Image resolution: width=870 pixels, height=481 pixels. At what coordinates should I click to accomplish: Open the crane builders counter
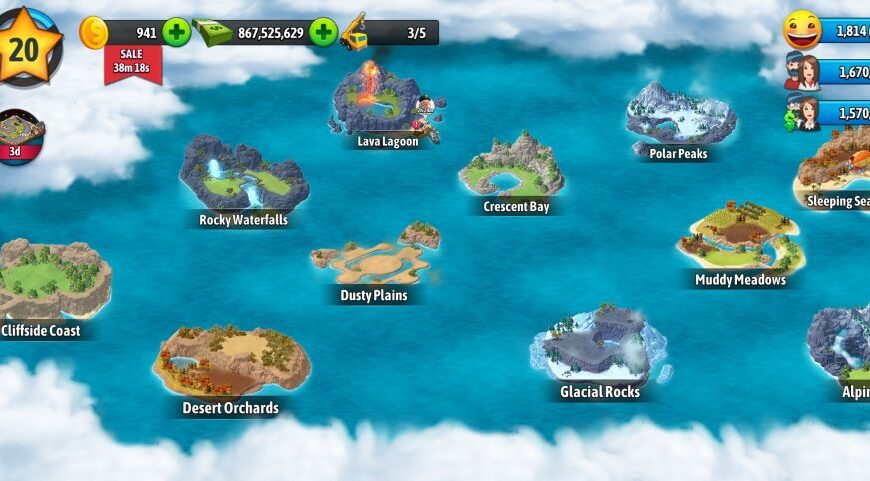(390, 33)
